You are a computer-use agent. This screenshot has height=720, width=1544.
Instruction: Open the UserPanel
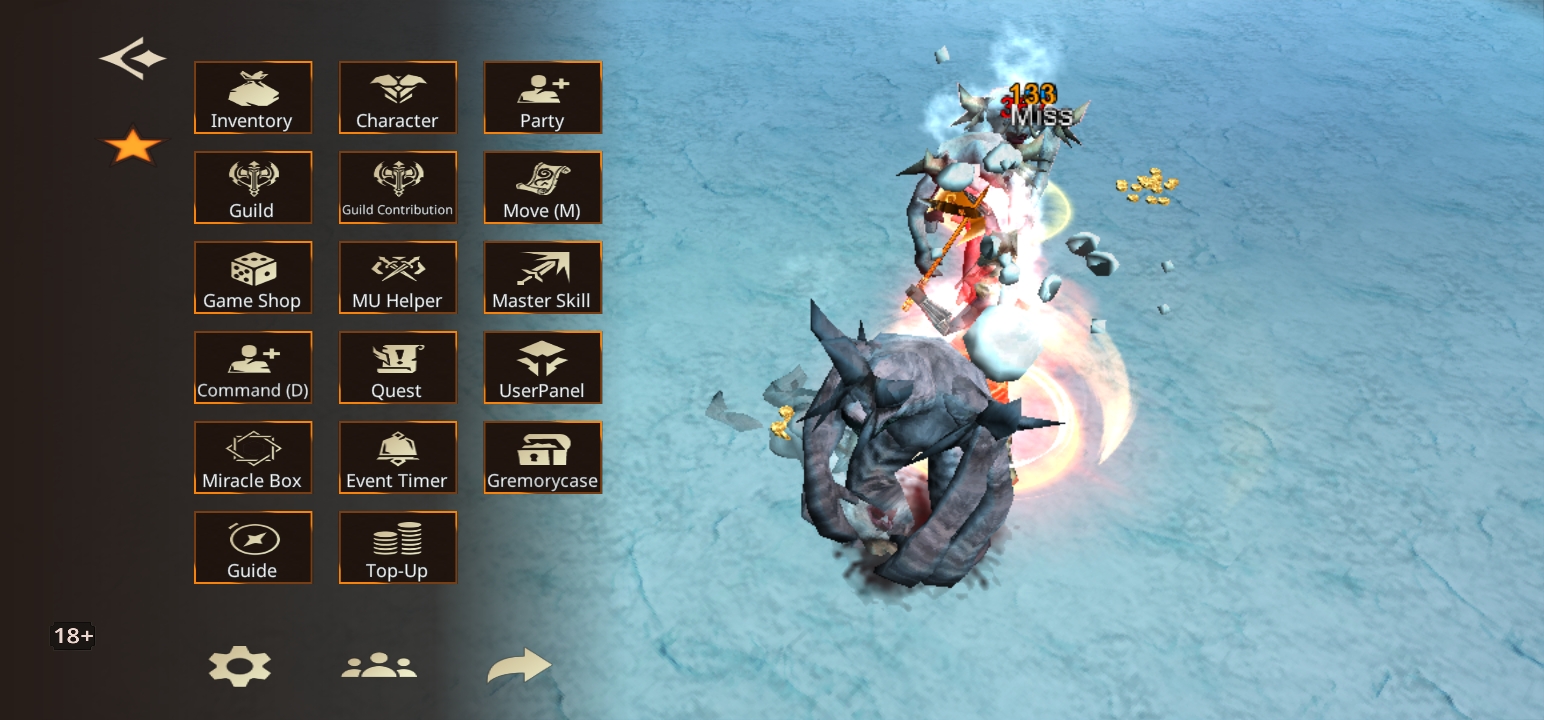coord(542,367)
